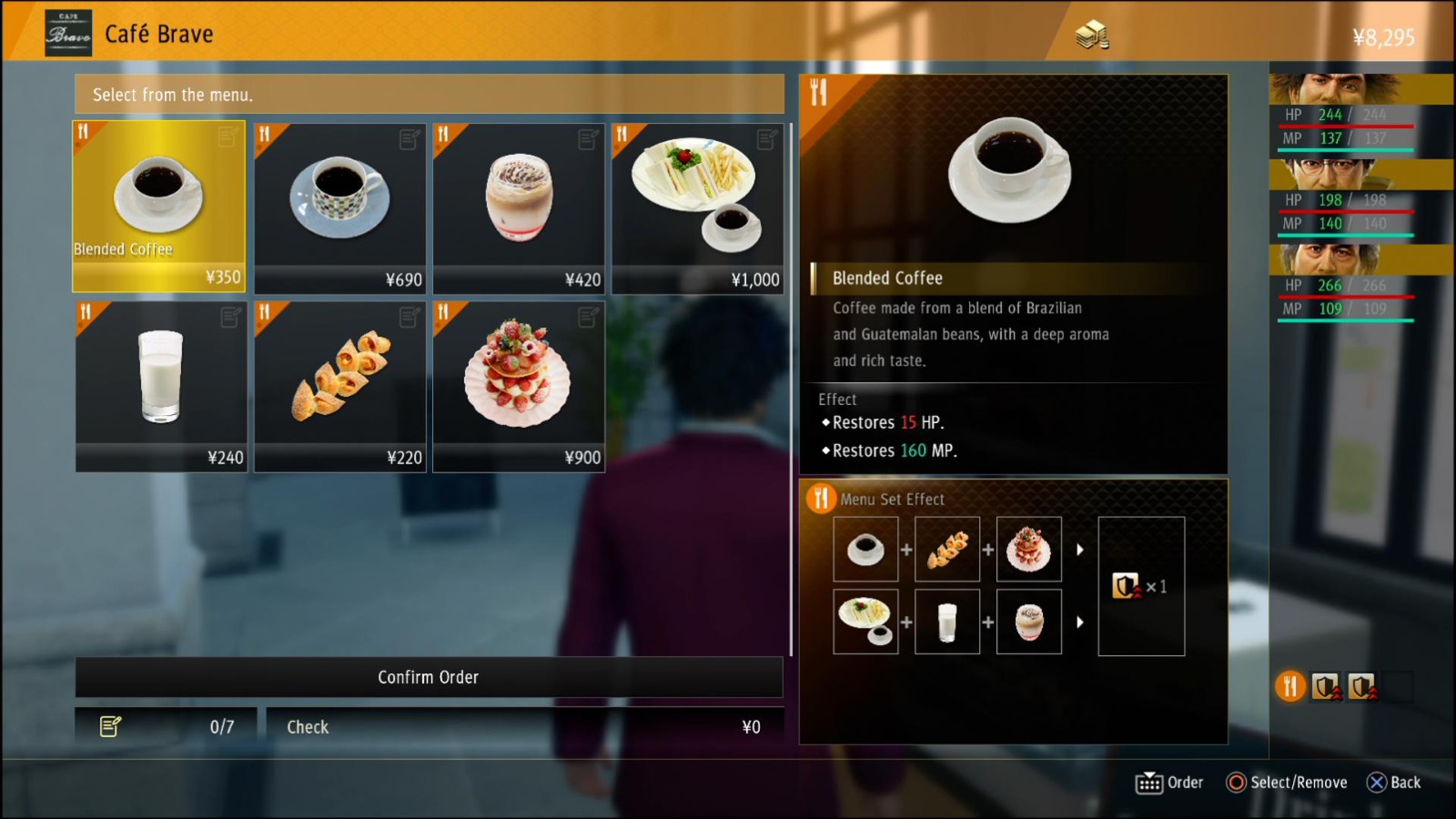Viewport: 1456px width, 819px height.
Task: Click the fork-and-knife icon on the Blended Coffee tile
Action: tap(84, 134)
